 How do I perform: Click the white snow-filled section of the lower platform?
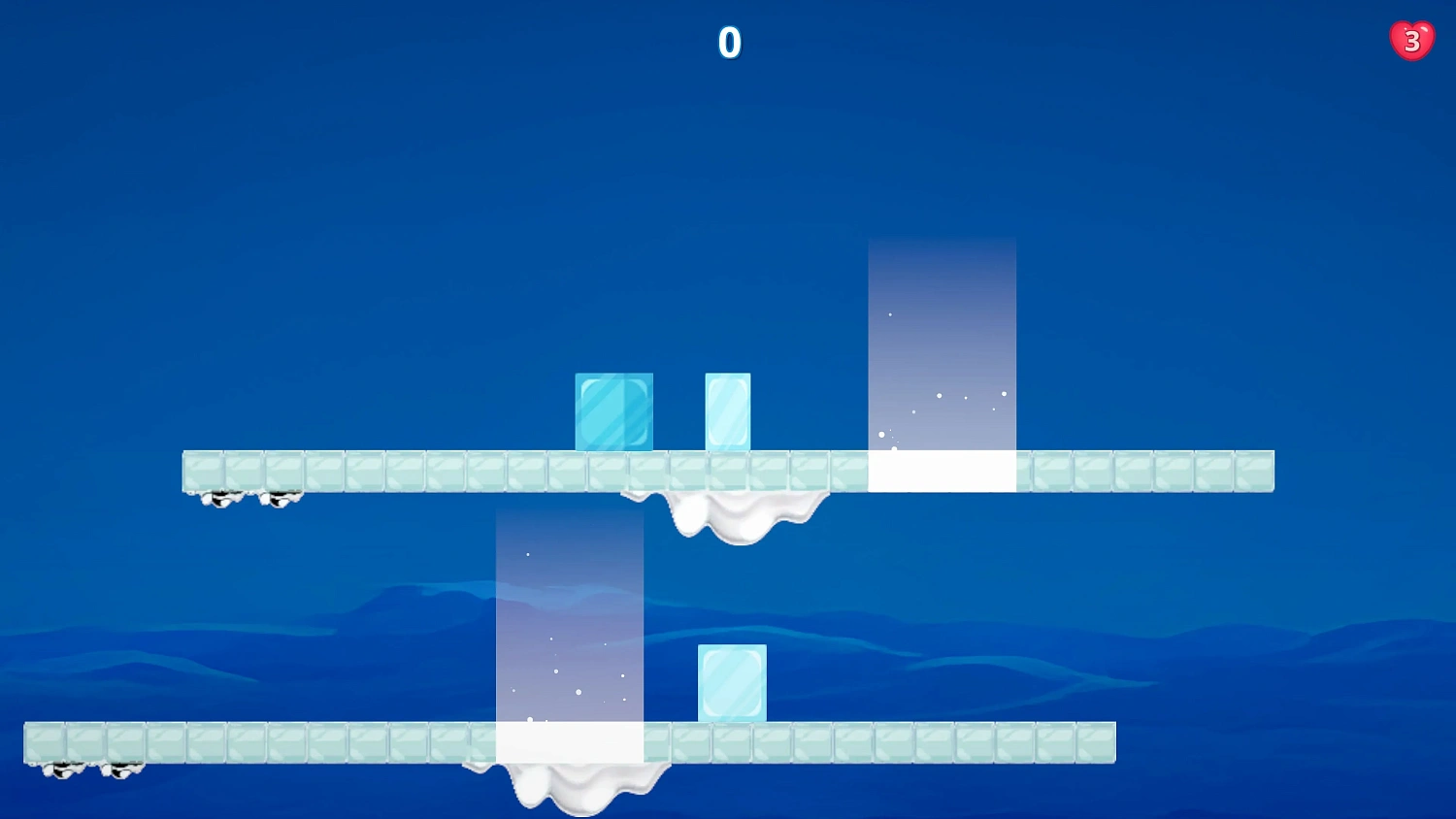569,742
